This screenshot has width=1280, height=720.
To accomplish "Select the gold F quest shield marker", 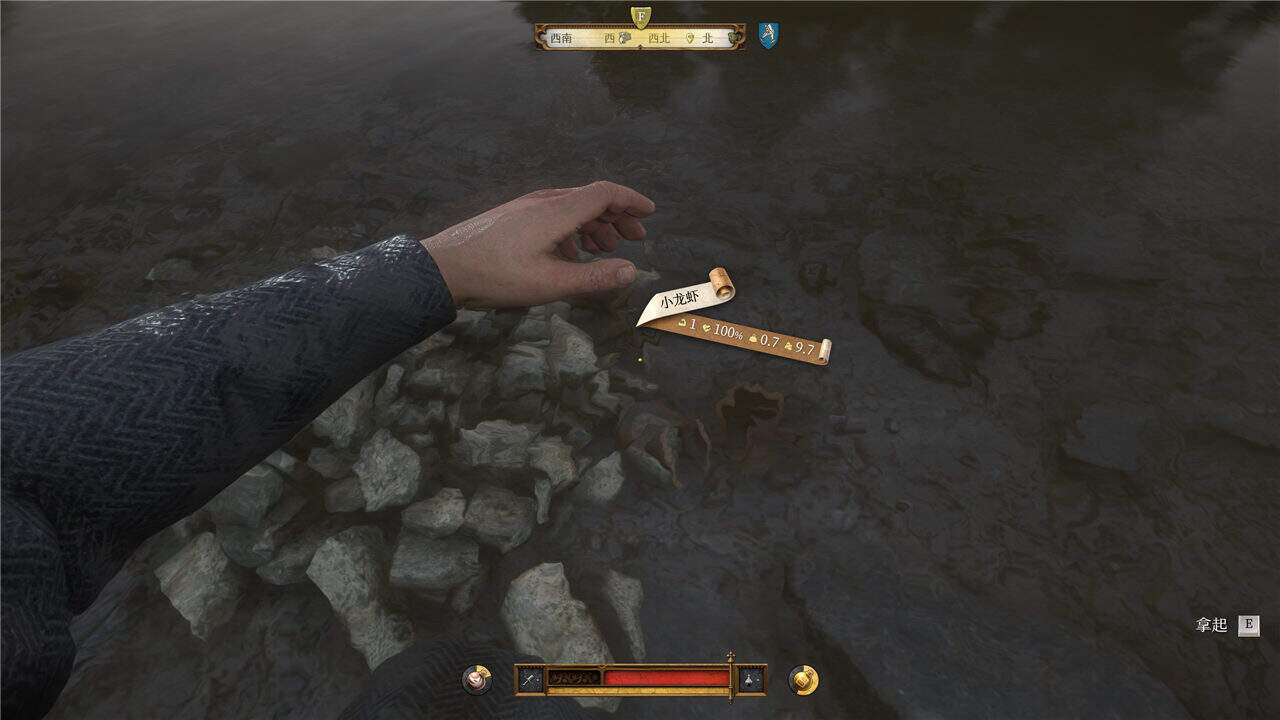I will 641,16.
